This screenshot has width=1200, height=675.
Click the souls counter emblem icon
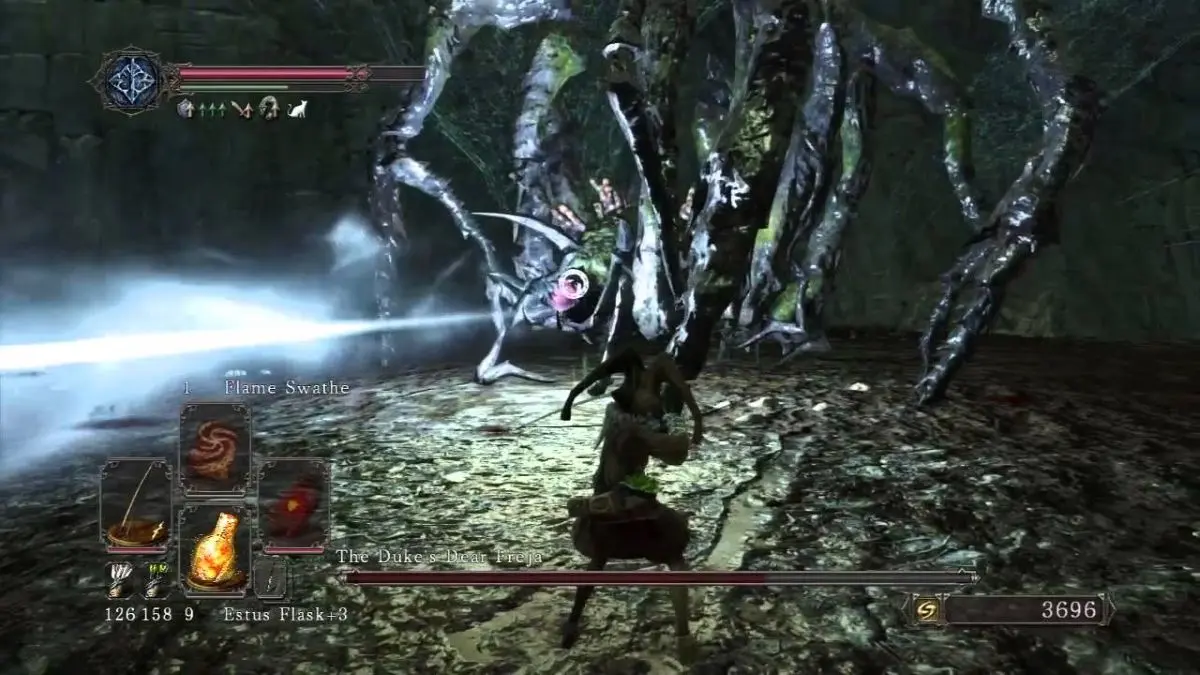pyautogui.click(x=927, y=609)
